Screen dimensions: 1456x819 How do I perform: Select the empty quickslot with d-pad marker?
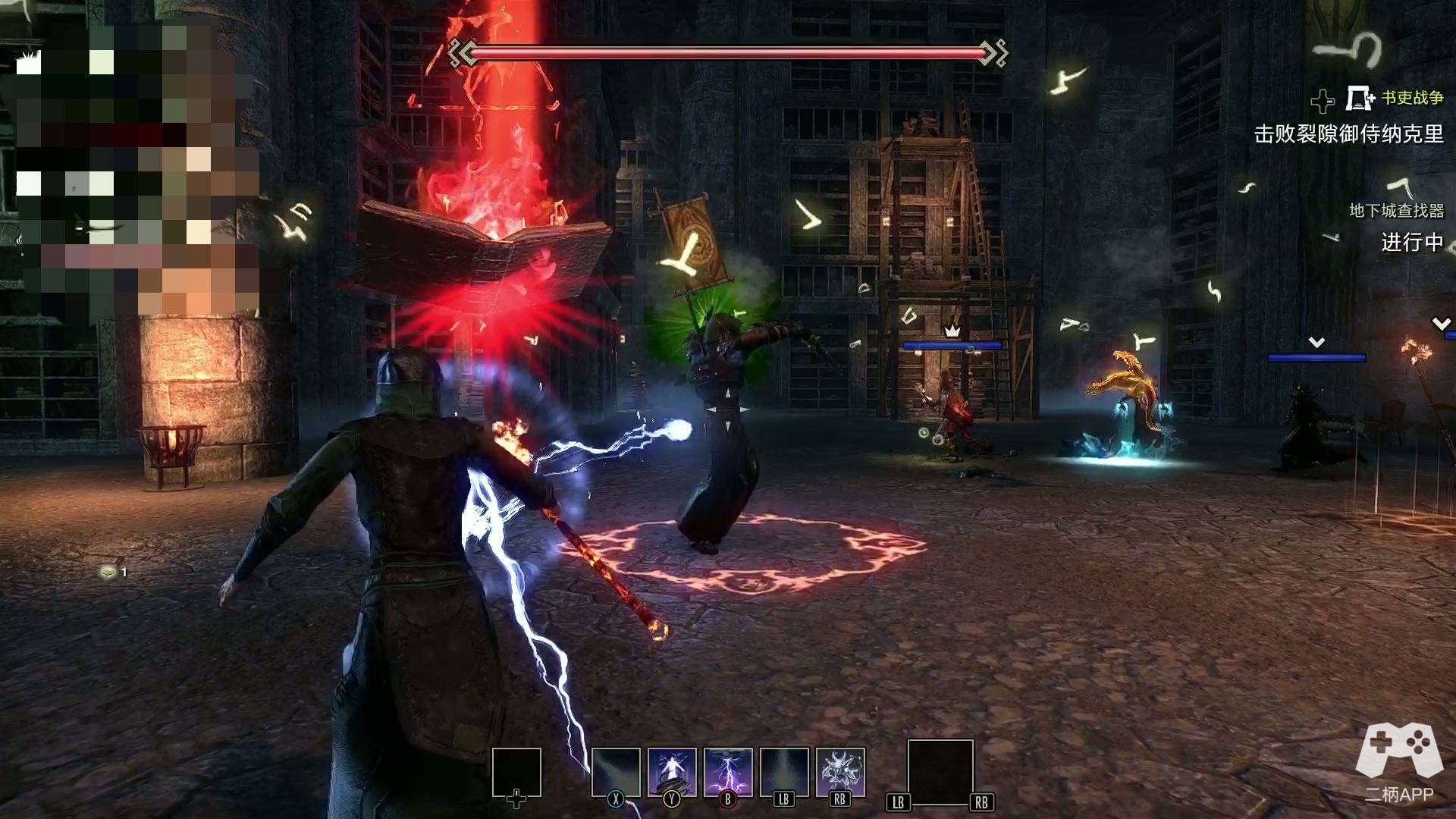click(516, 772)
